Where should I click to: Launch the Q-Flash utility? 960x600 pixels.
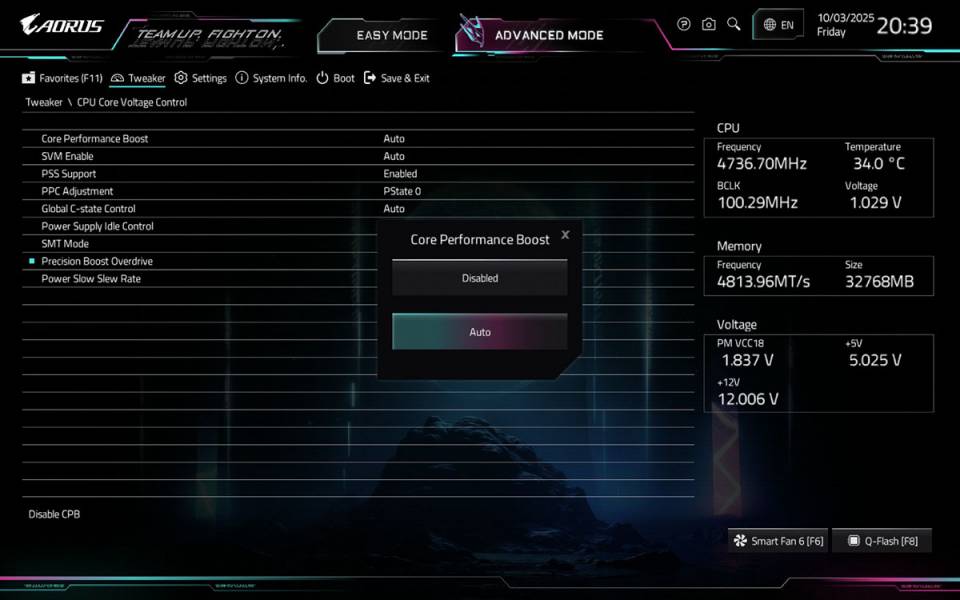tap(882, 541)
